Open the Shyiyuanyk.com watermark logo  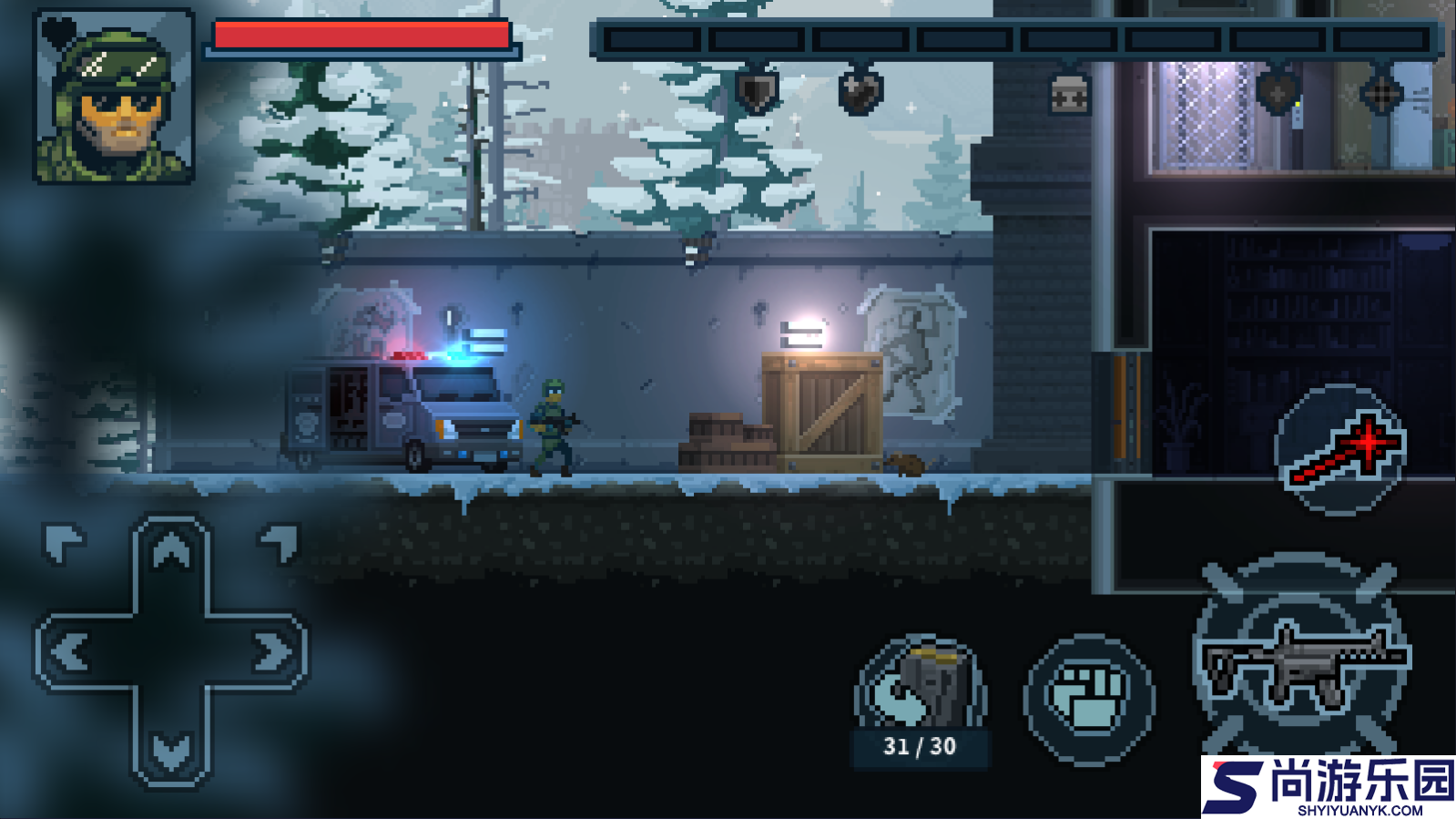click(x=1329, y=787)
